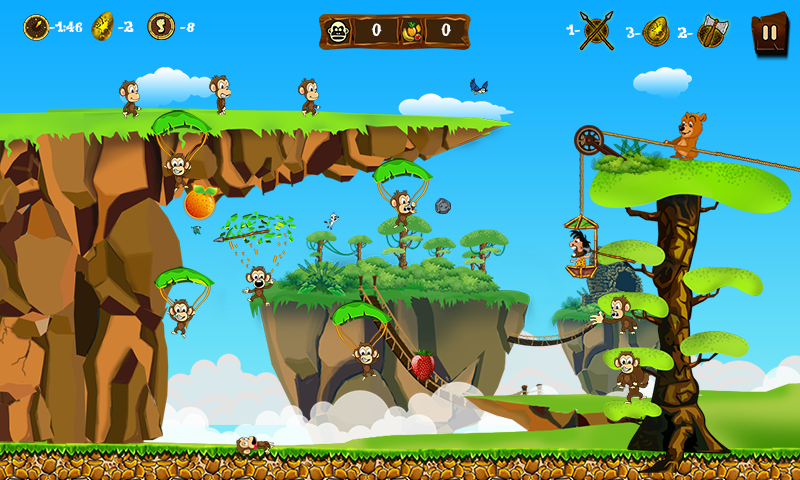Equip the axe weapon icon

pos(712,31)
